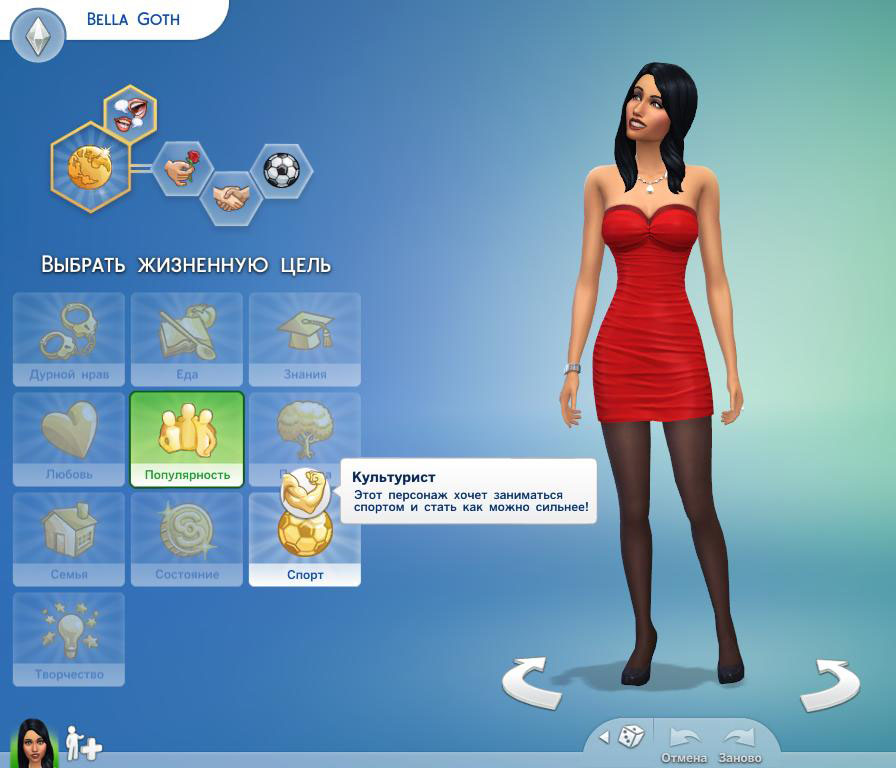Image resolution: width=896 pixels, height=768 pixels.
Task: Choose the Дурной нрав aspiration category
Action: (69, 339)
